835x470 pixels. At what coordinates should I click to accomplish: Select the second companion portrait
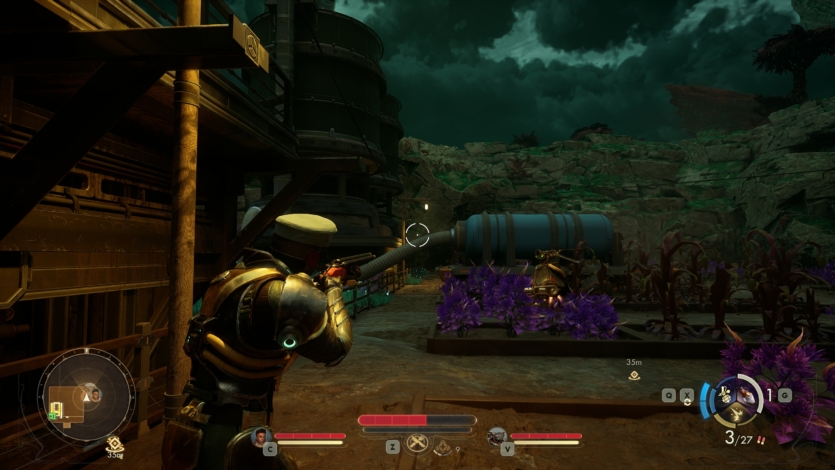[497, 436]
